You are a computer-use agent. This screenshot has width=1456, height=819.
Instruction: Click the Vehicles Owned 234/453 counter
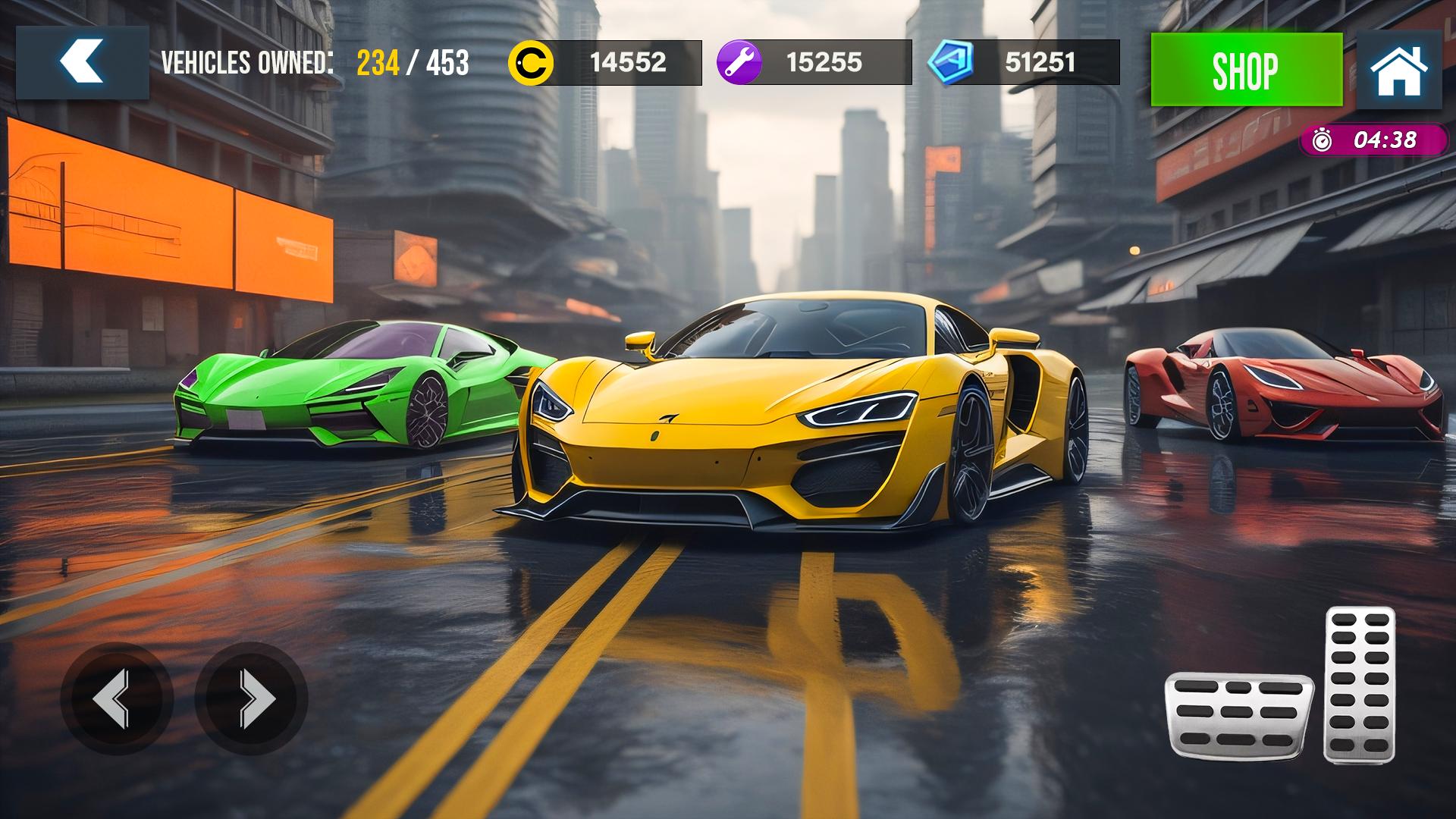316,64
